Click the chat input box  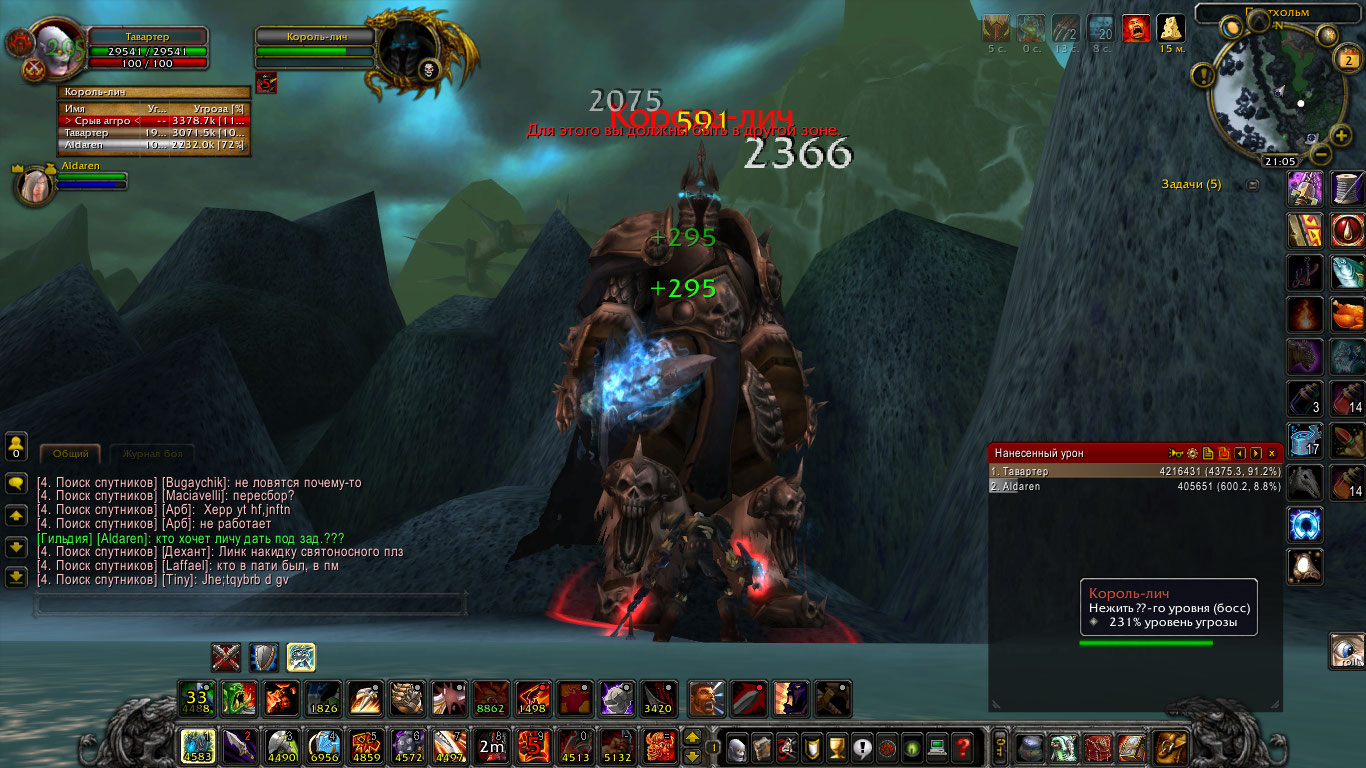tap(250, 604)
